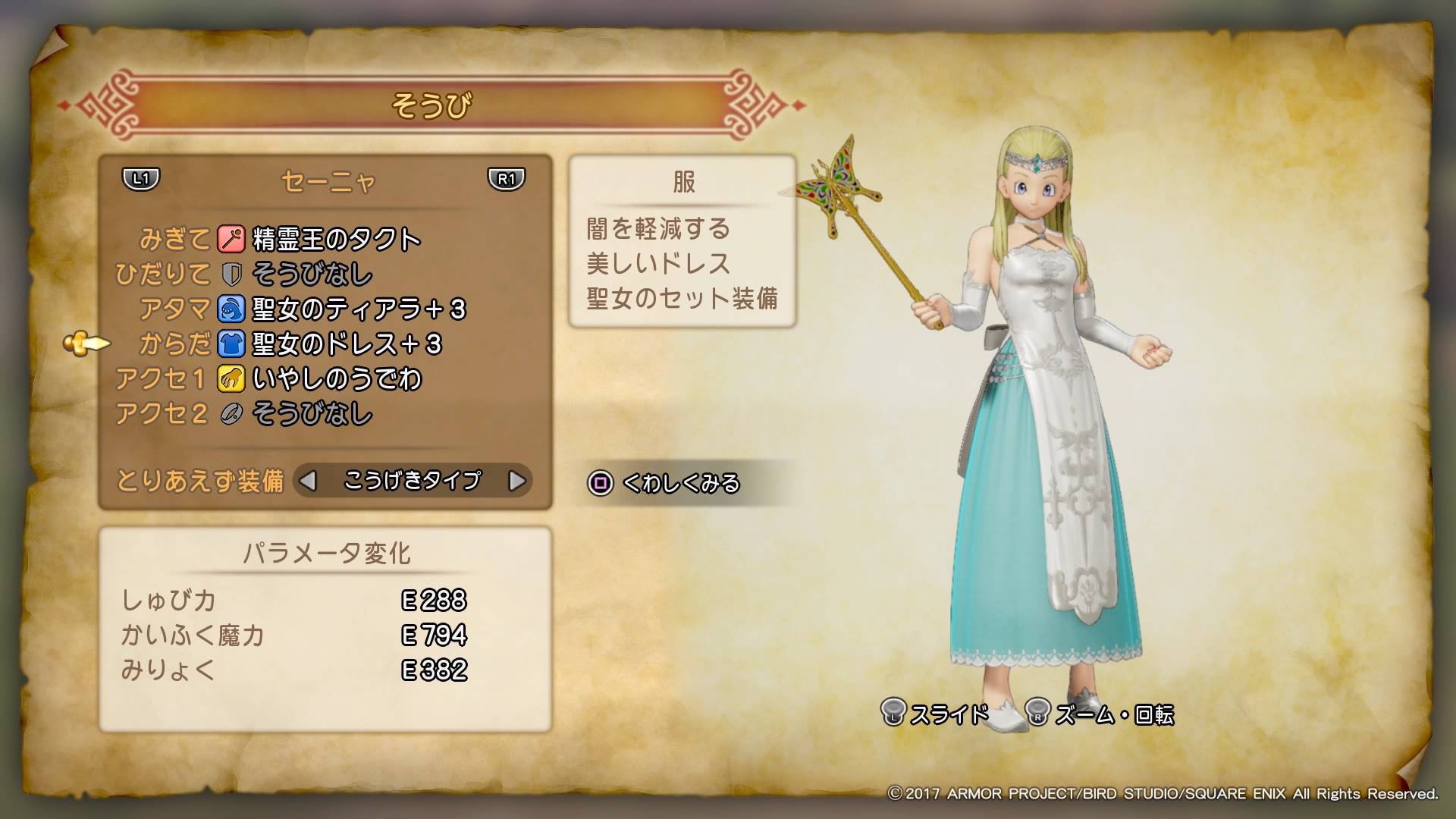Click the left arrow of とりあえず装備
Viewport: 1456px width, 819px height.
[308, 481]
